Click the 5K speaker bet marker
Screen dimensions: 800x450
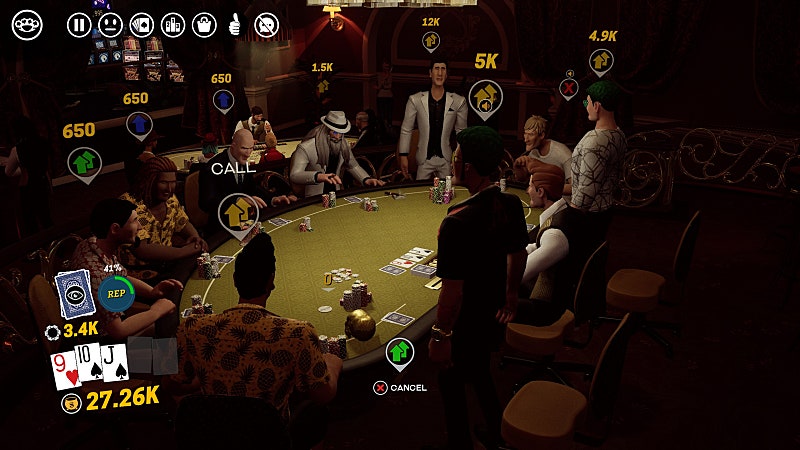[x=484, y=97]
